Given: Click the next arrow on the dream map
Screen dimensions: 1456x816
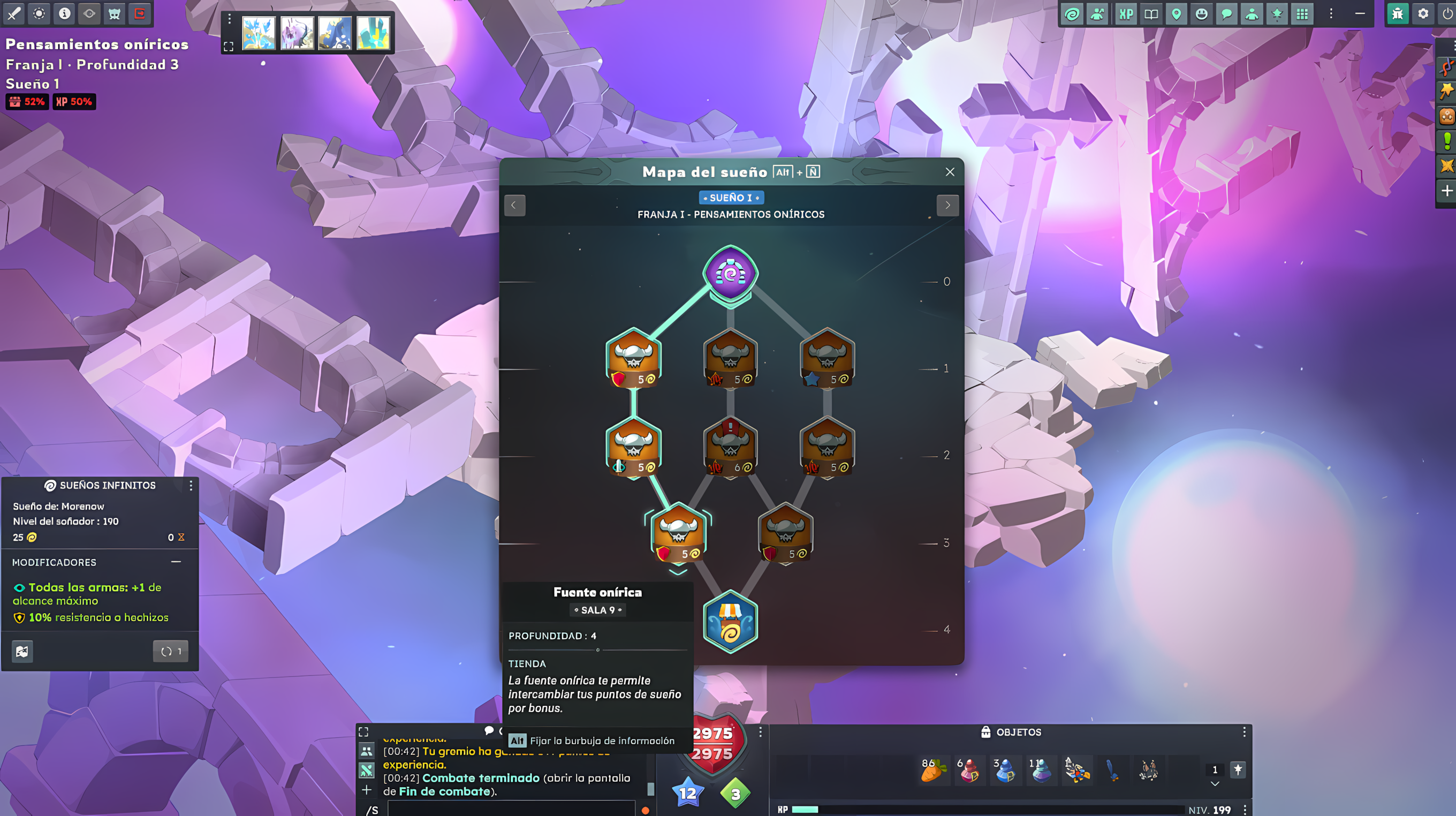Looking at the screenshot, I should [x=948, y=205].
